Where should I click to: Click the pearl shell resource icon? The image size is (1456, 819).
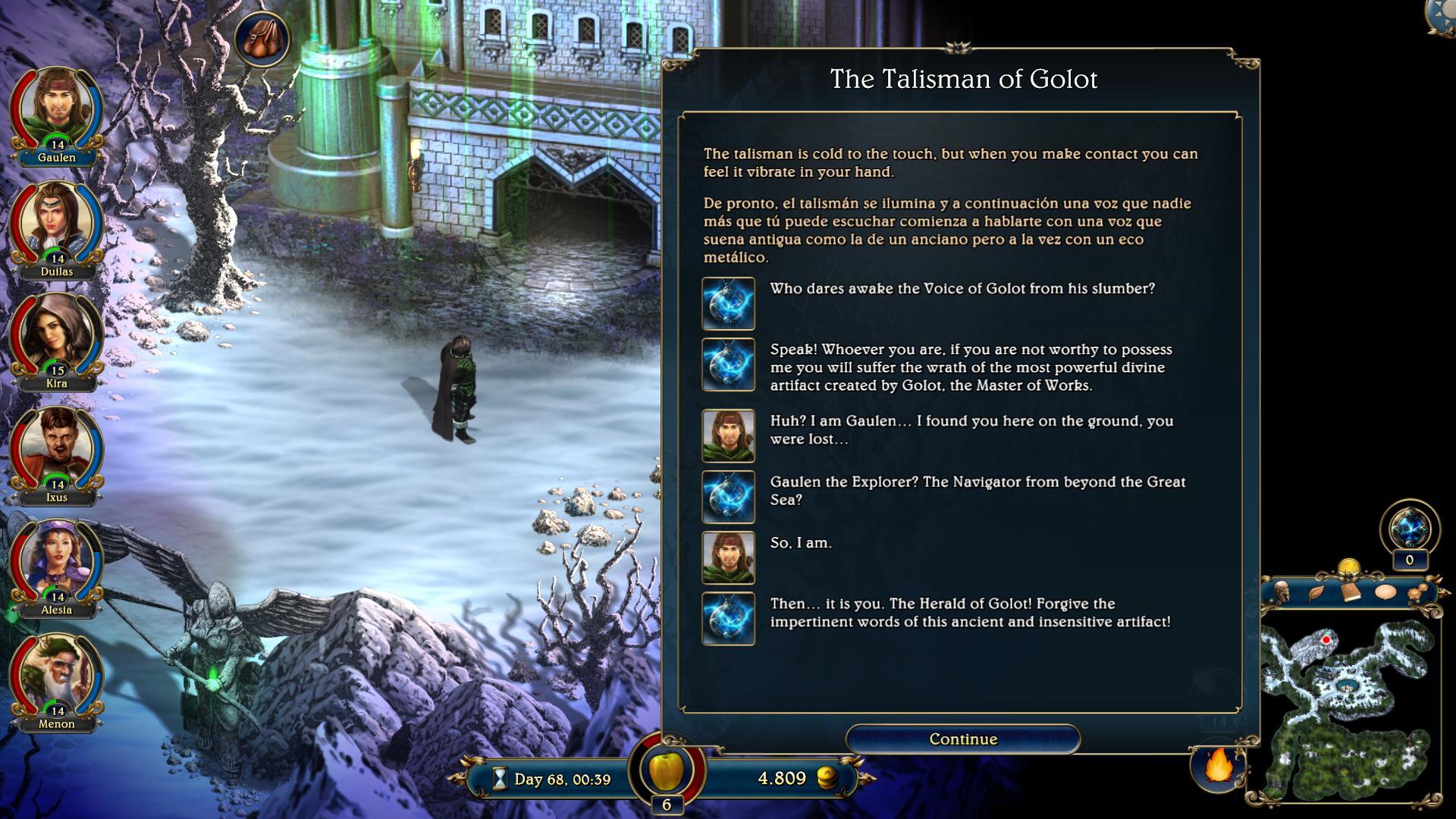click(x=1385, y=591)
